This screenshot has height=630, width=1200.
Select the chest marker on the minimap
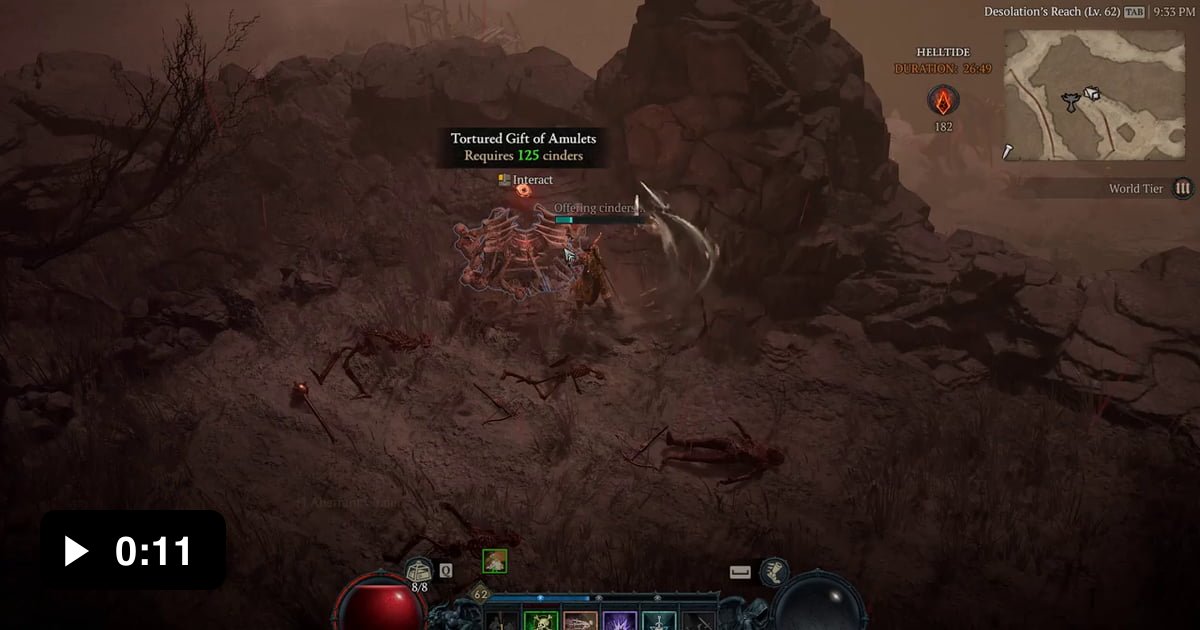(1092, 94)
